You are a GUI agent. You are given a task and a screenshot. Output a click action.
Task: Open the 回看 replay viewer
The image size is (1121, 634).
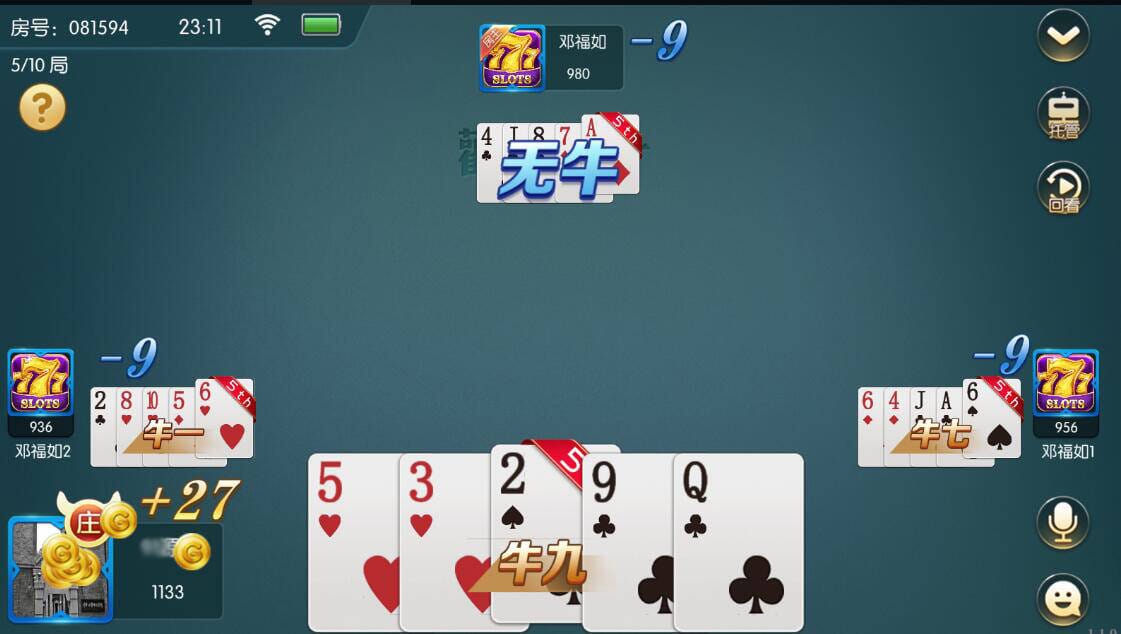(x=1063, y=188)
